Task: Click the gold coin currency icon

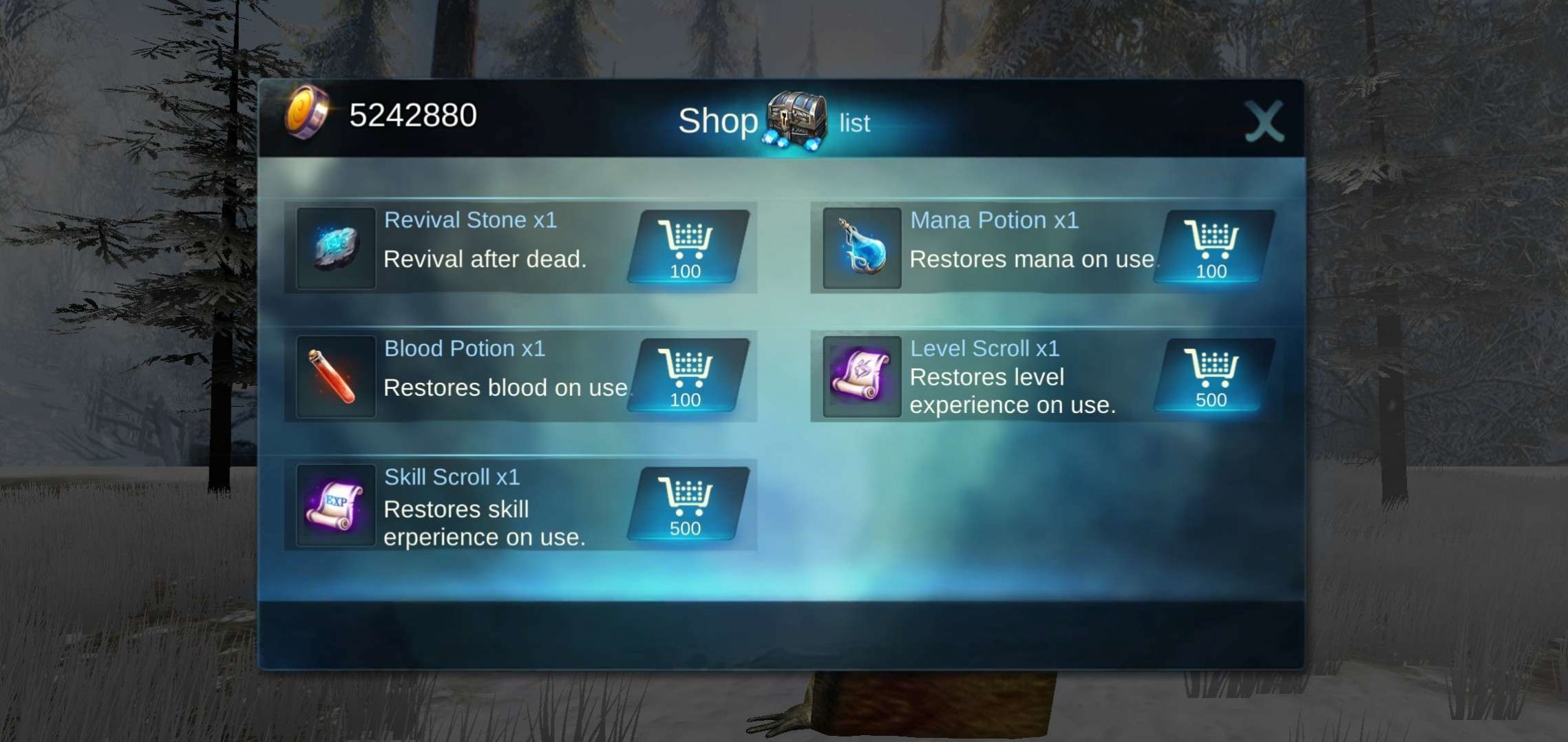Action: pos(307,114)
